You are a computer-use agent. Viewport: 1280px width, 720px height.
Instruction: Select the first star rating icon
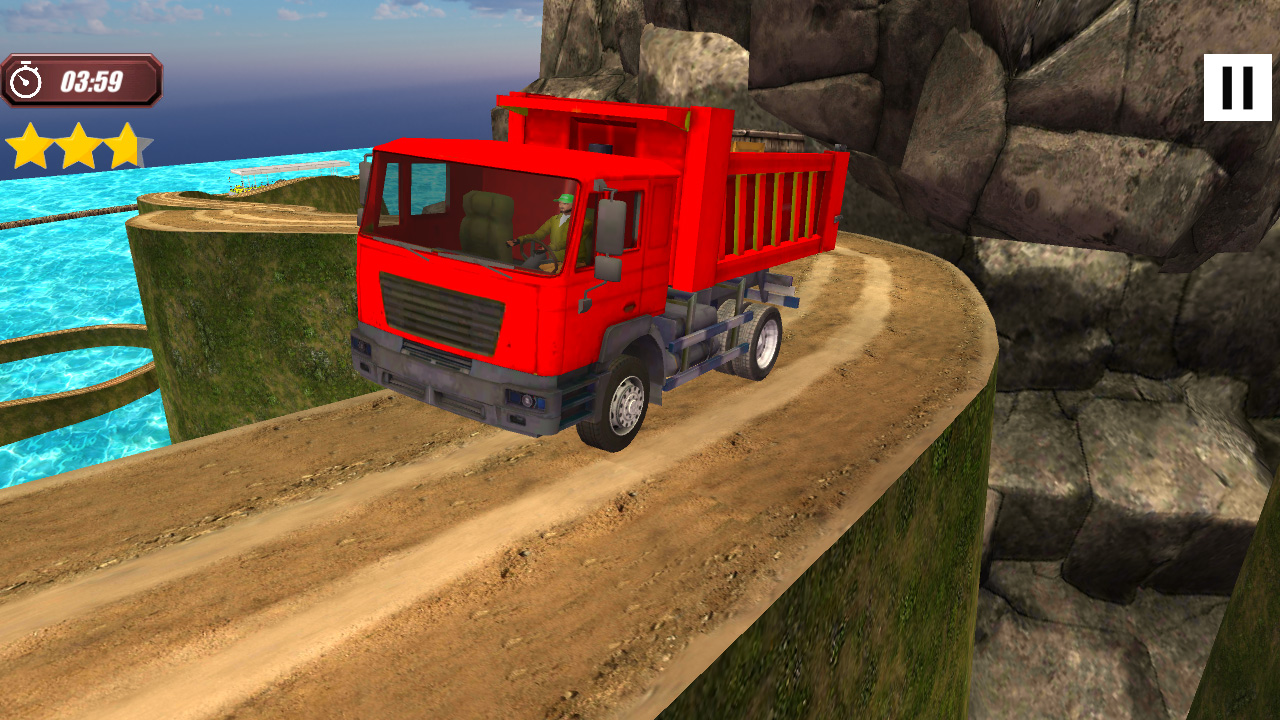[30, 145]
